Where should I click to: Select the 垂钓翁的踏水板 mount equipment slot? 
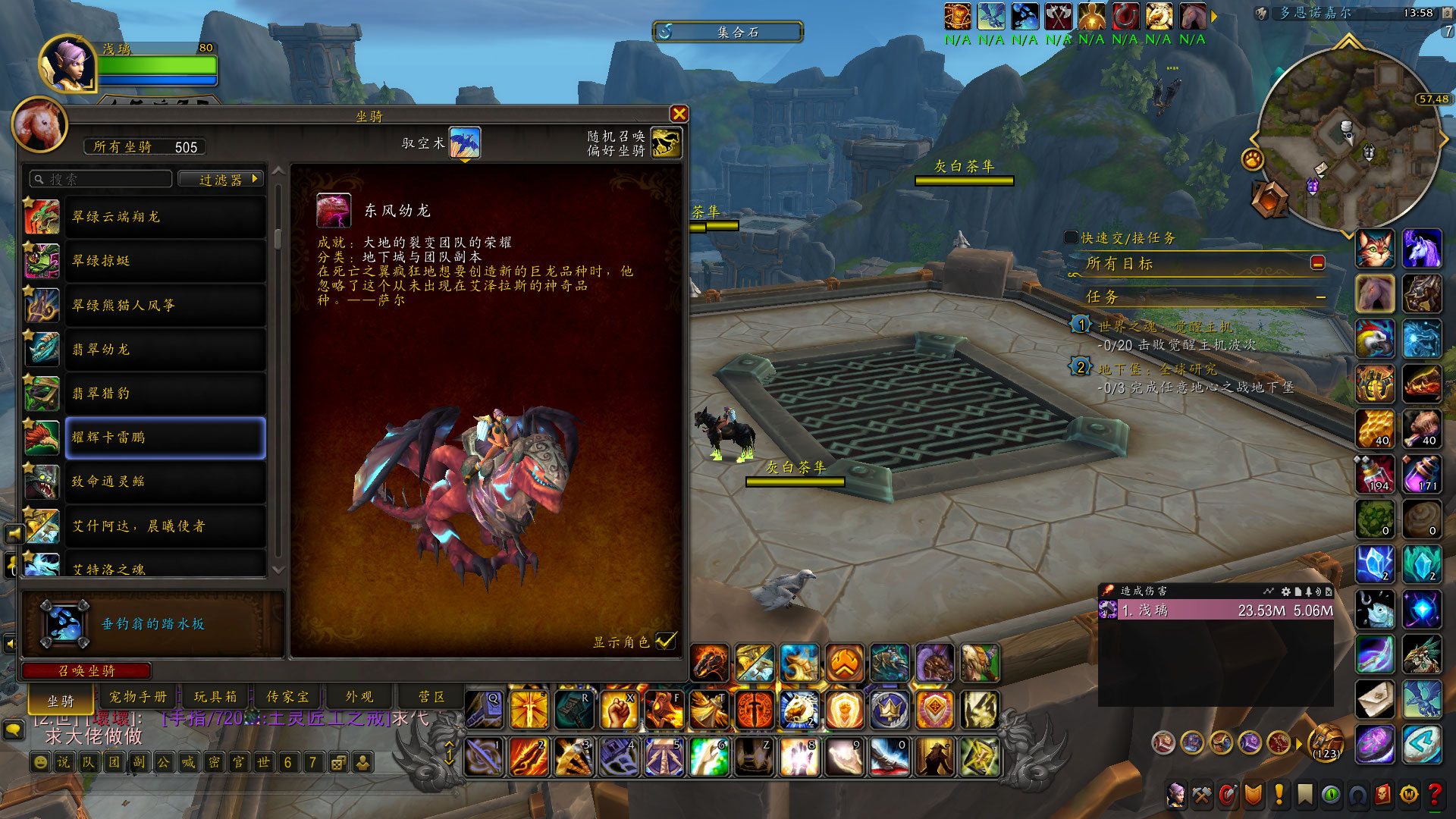(64, 623)
